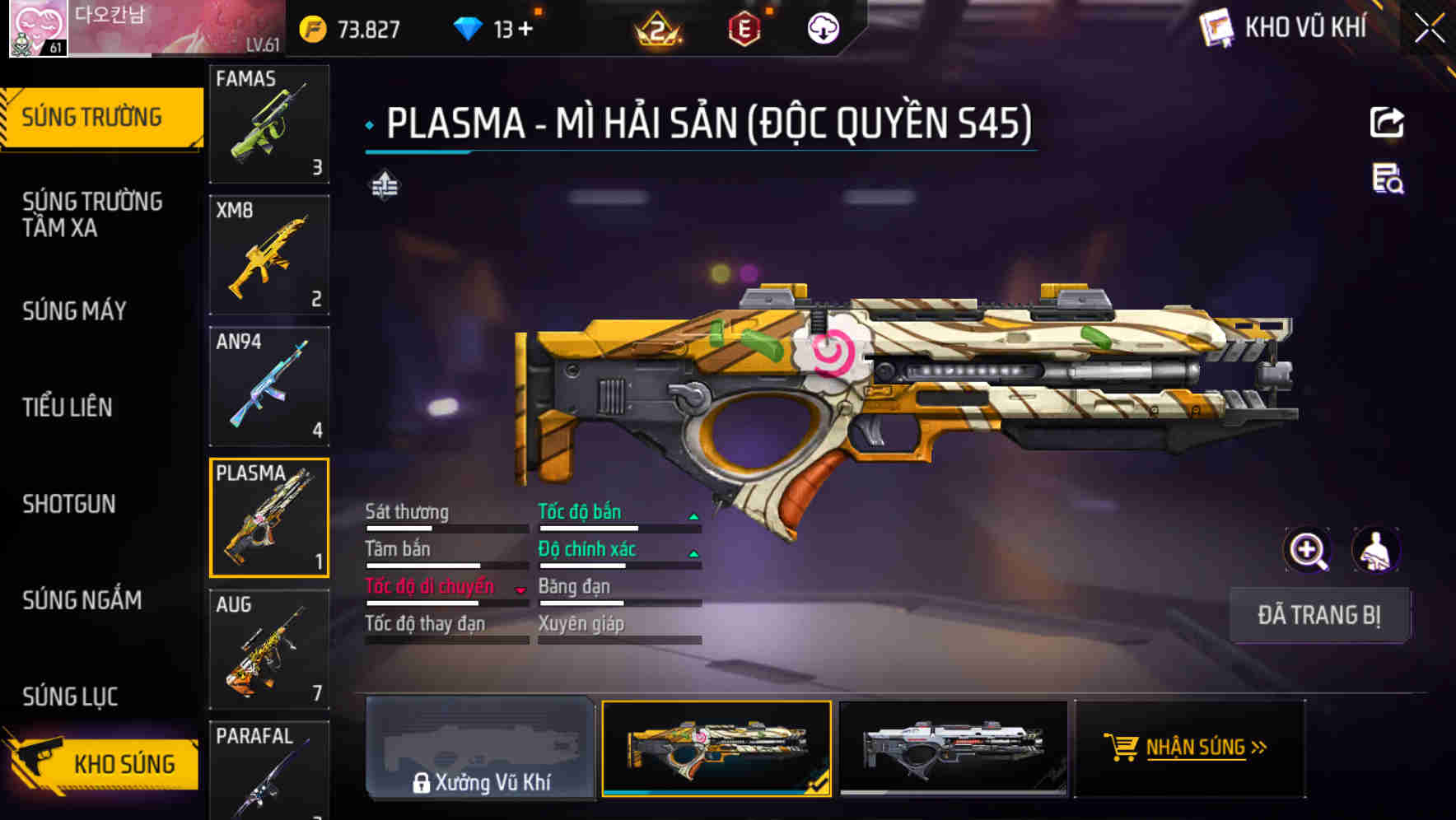Click the rank crown badge
The image size is (1456, 820).
click(657, 30)
